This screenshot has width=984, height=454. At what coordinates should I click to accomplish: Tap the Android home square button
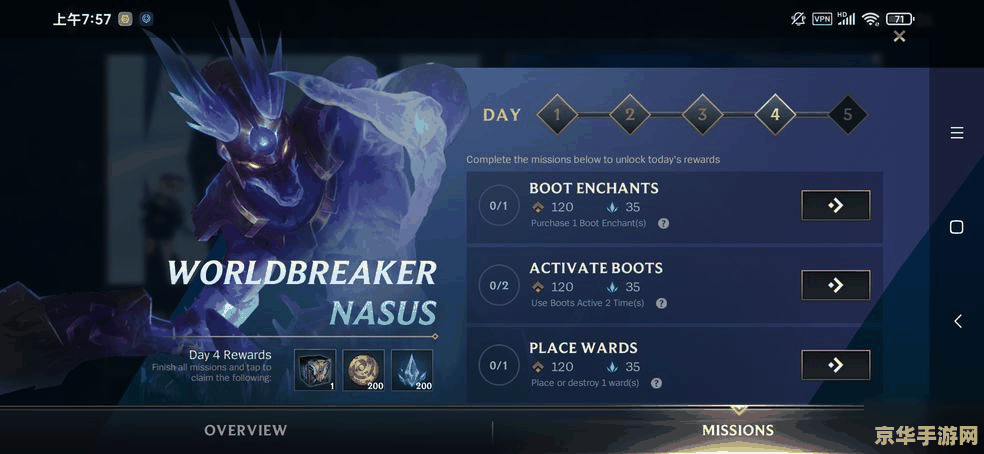(x=956, y=227)
